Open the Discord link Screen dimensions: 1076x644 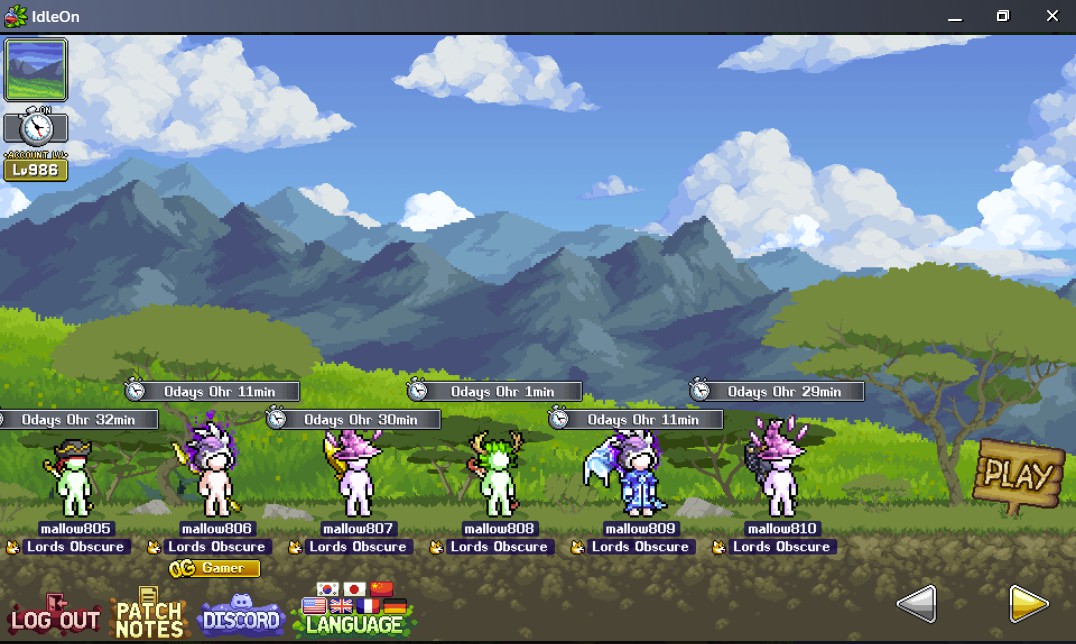(241, 617)
